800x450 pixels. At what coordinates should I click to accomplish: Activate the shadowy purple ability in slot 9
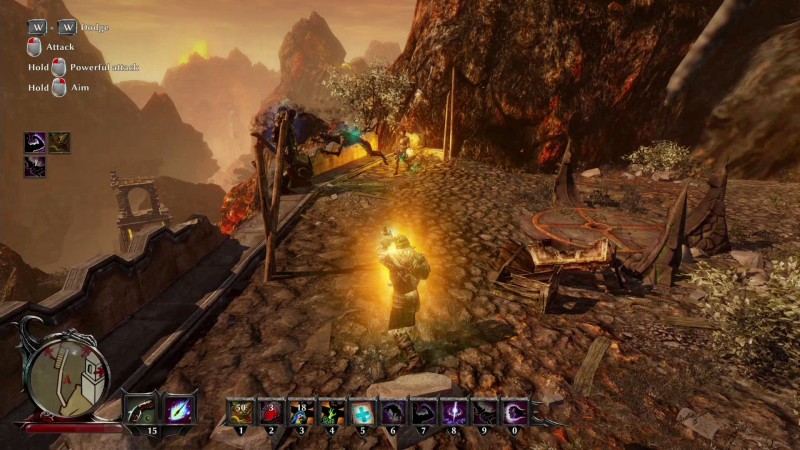click(x=483, y=412)
